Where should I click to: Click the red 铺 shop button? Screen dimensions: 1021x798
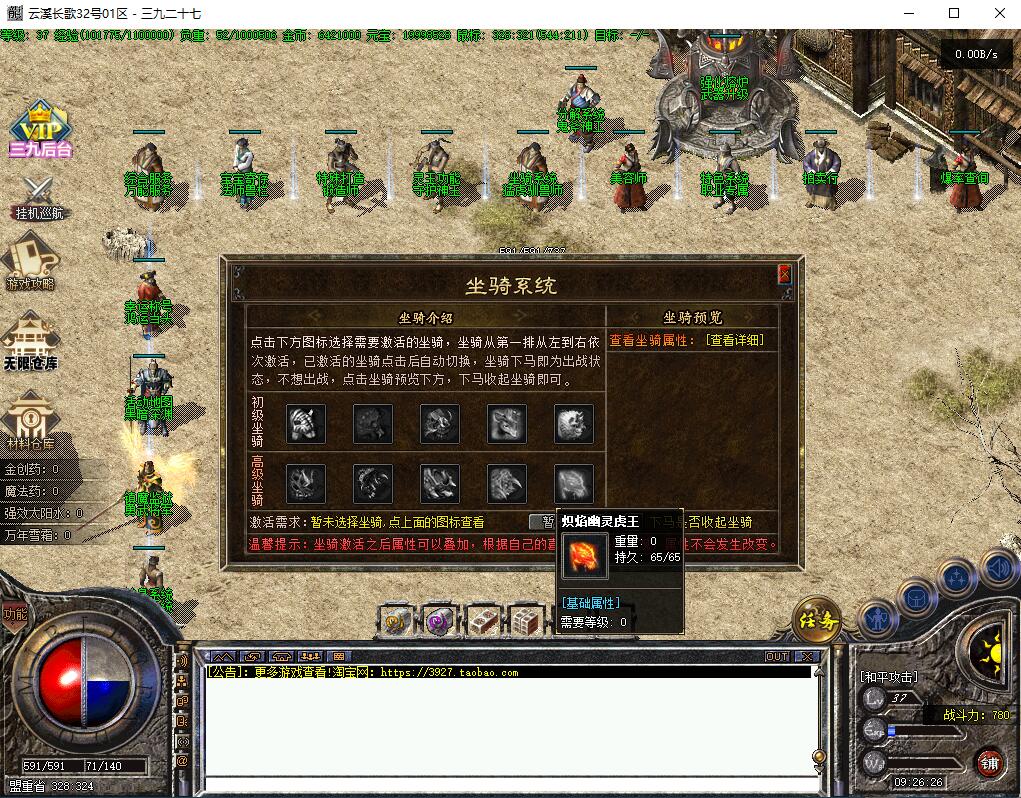coord(989,763)
